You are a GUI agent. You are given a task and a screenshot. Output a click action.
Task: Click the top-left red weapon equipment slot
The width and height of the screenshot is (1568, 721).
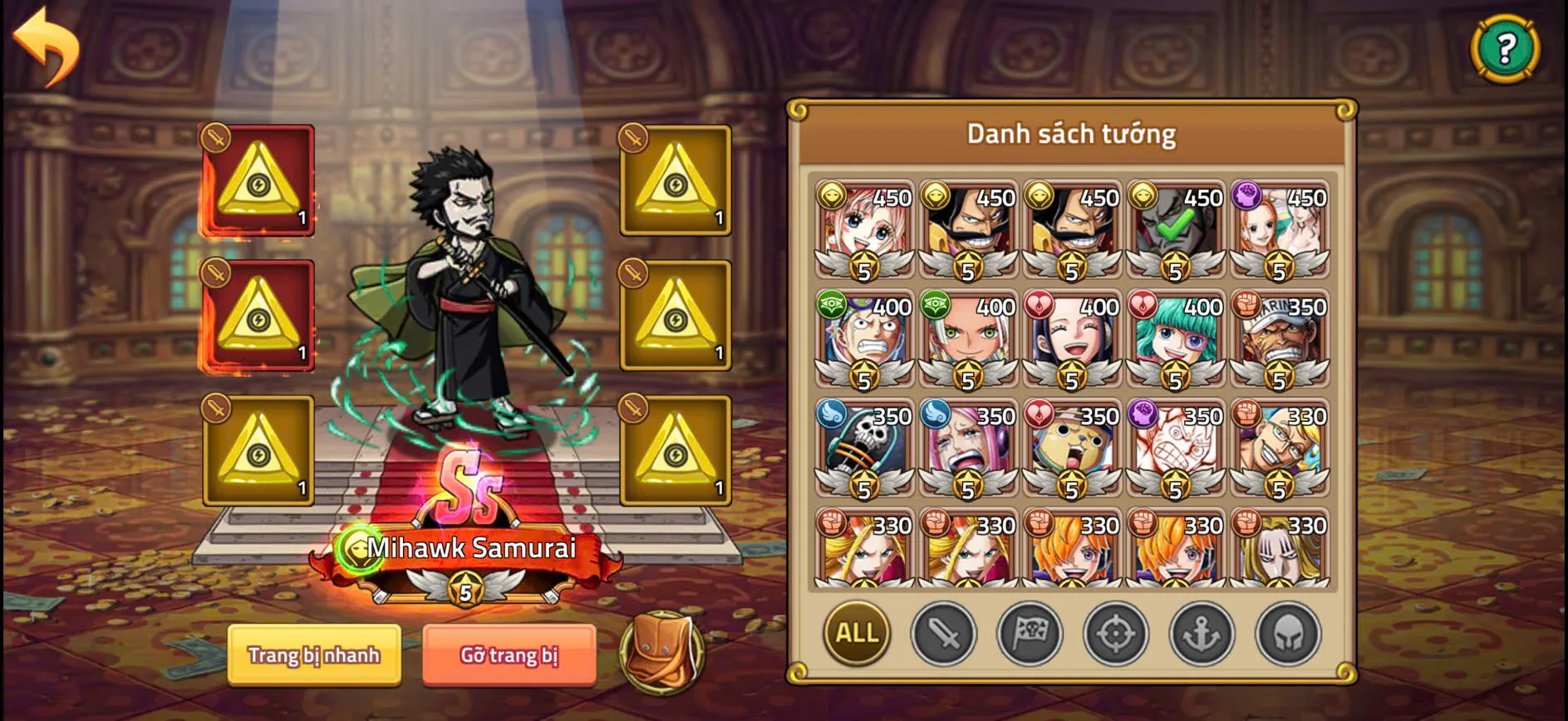[x=257, y=178]
